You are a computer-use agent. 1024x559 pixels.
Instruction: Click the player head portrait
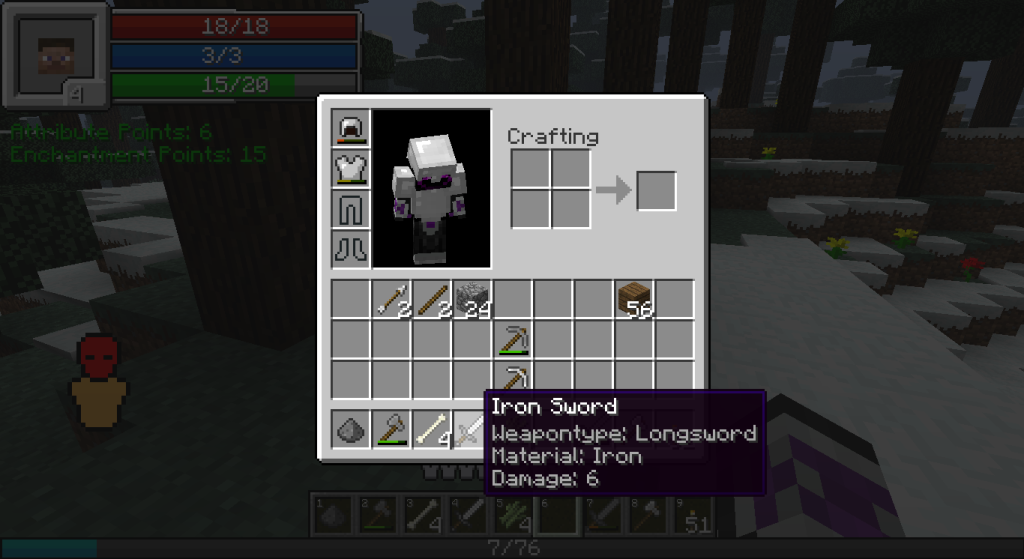(x=55, y=57)
